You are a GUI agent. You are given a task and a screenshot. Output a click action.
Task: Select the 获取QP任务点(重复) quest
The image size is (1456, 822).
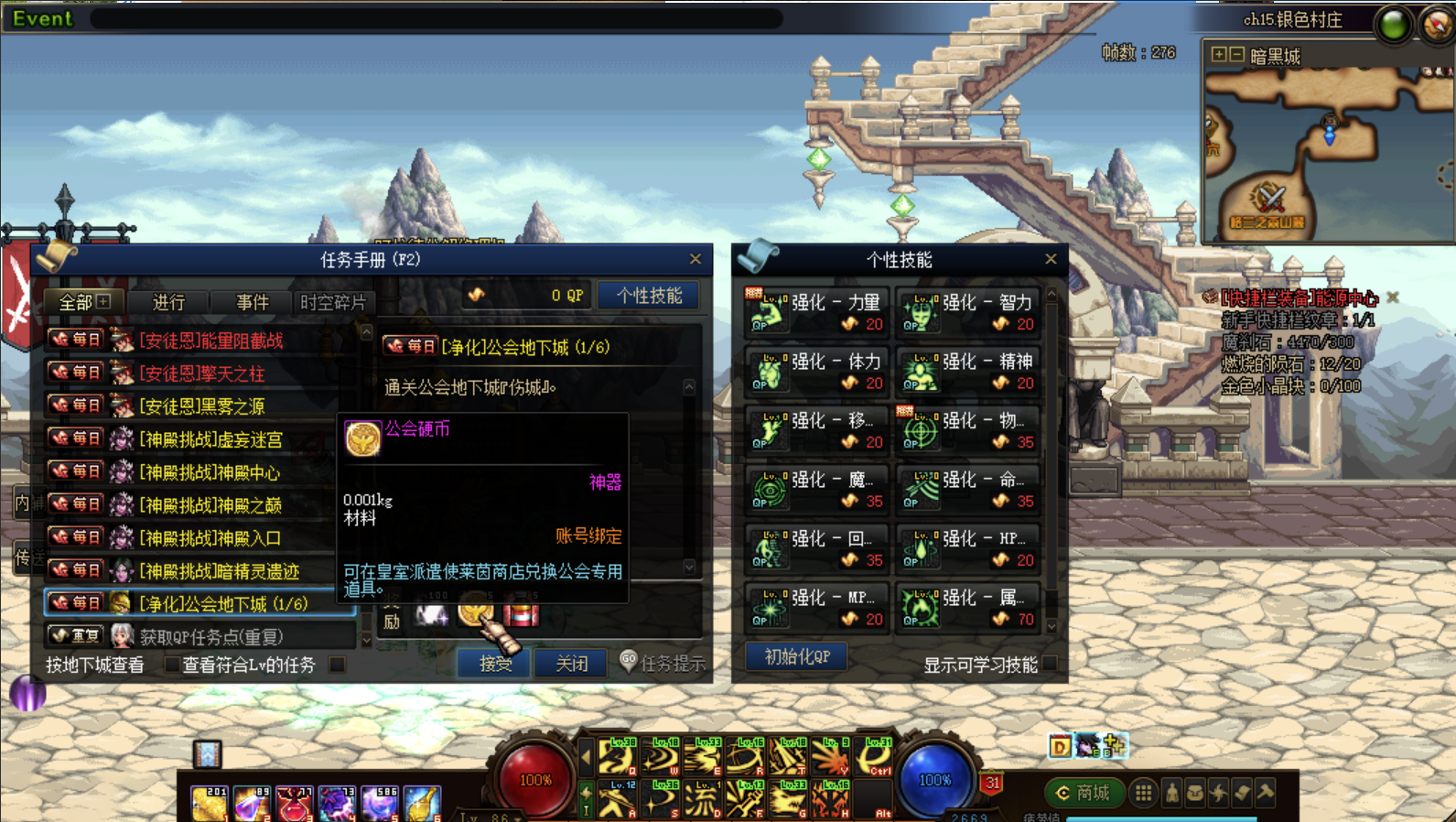point(210,636)
